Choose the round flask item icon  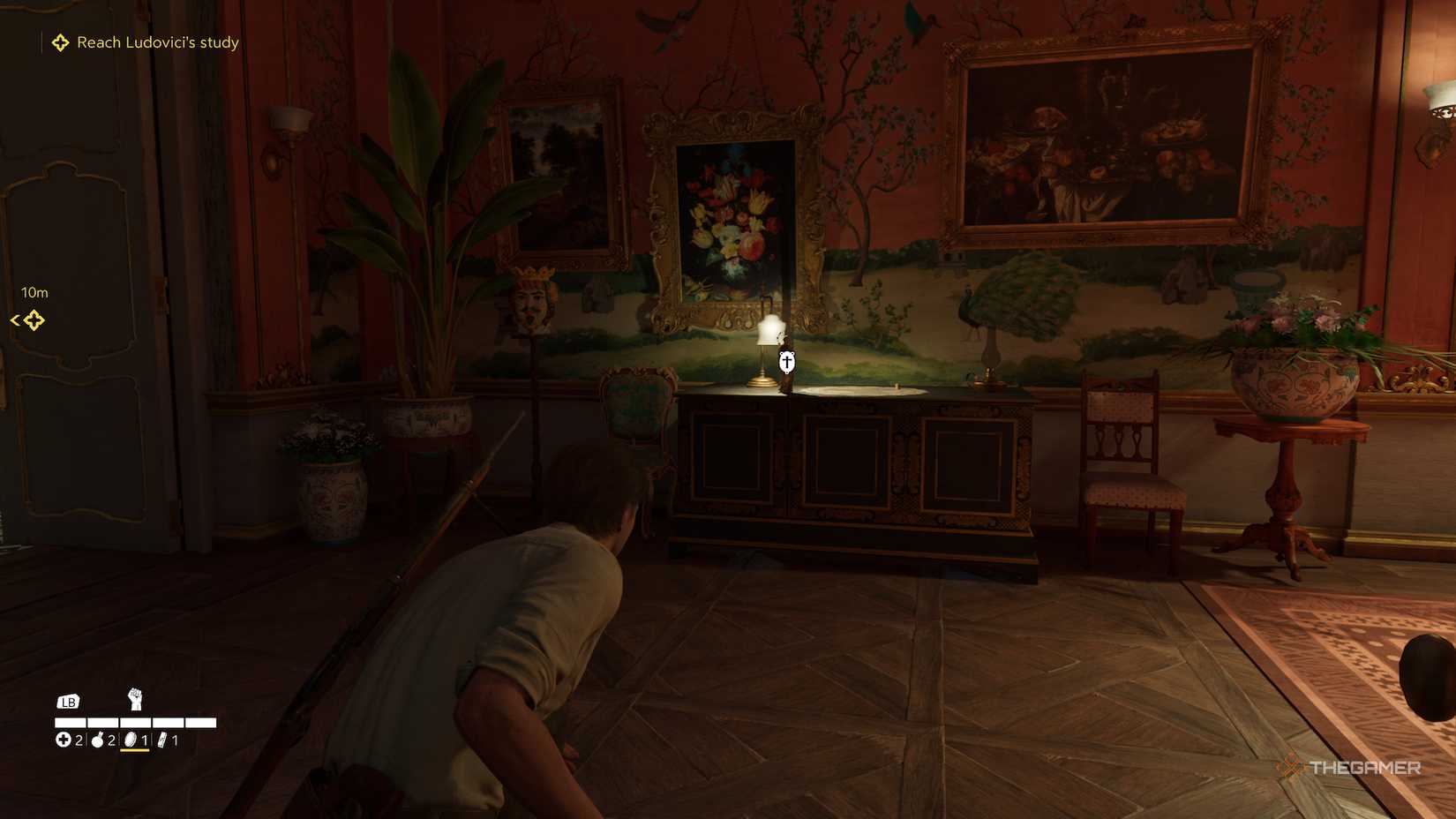pos(98,740)
